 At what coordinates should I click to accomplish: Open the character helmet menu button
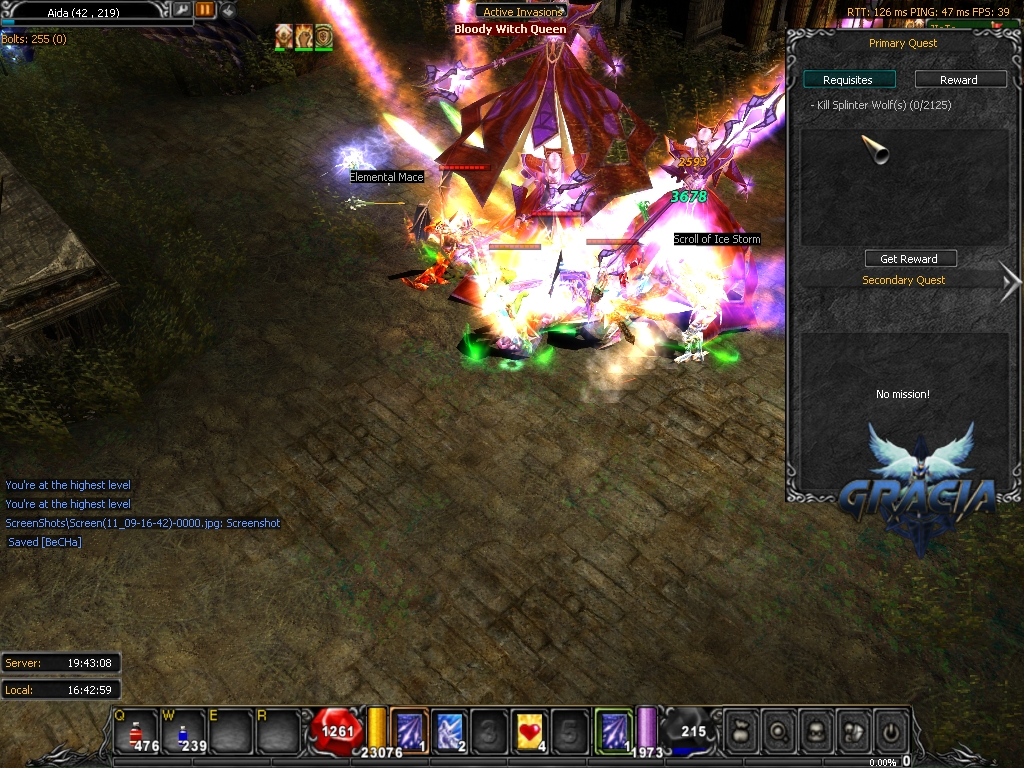click(x=816, y=731)
